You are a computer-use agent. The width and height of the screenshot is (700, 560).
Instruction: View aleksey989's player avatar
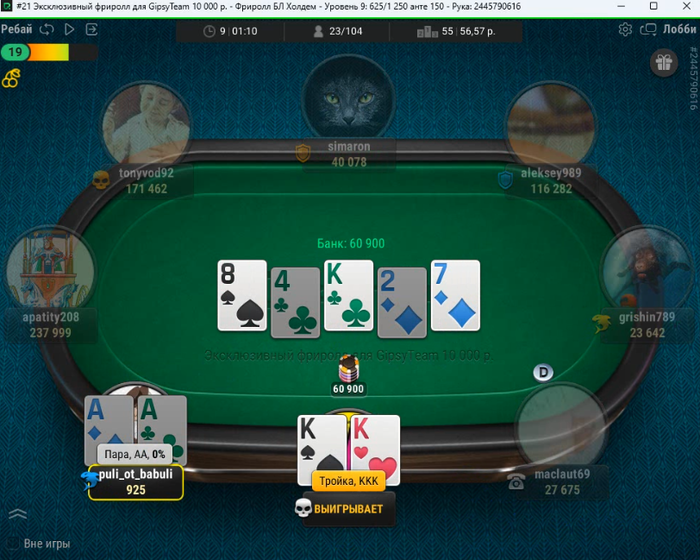click(x=550, y=125)
